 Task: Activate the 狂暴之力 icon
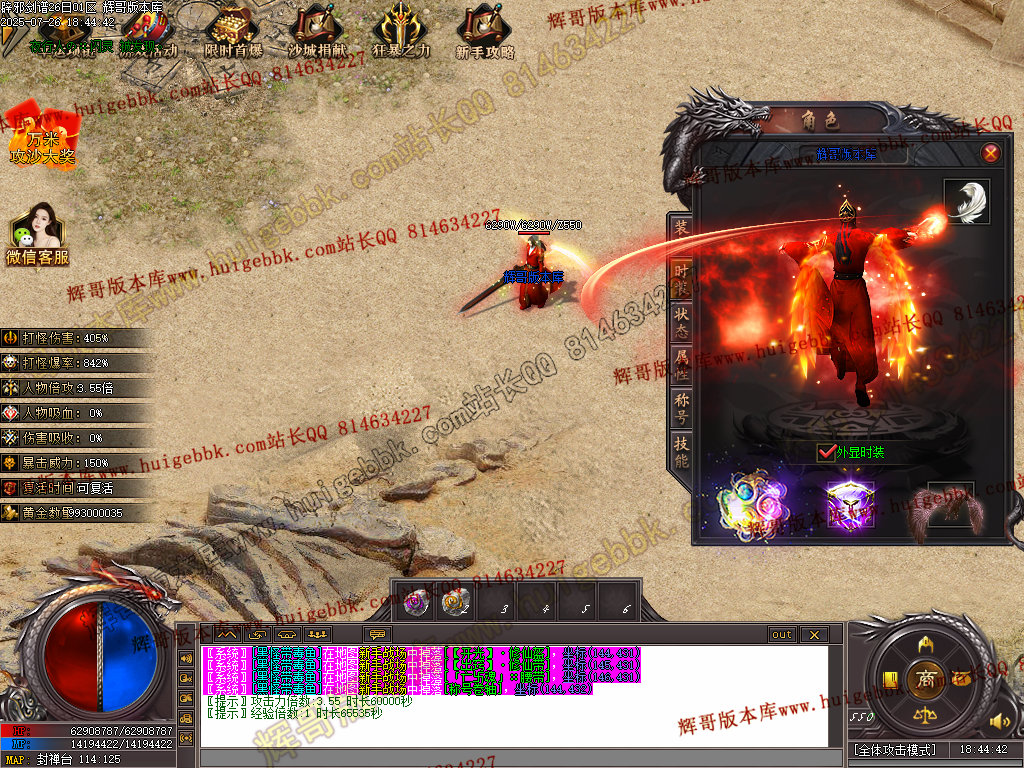coord(401,32)
